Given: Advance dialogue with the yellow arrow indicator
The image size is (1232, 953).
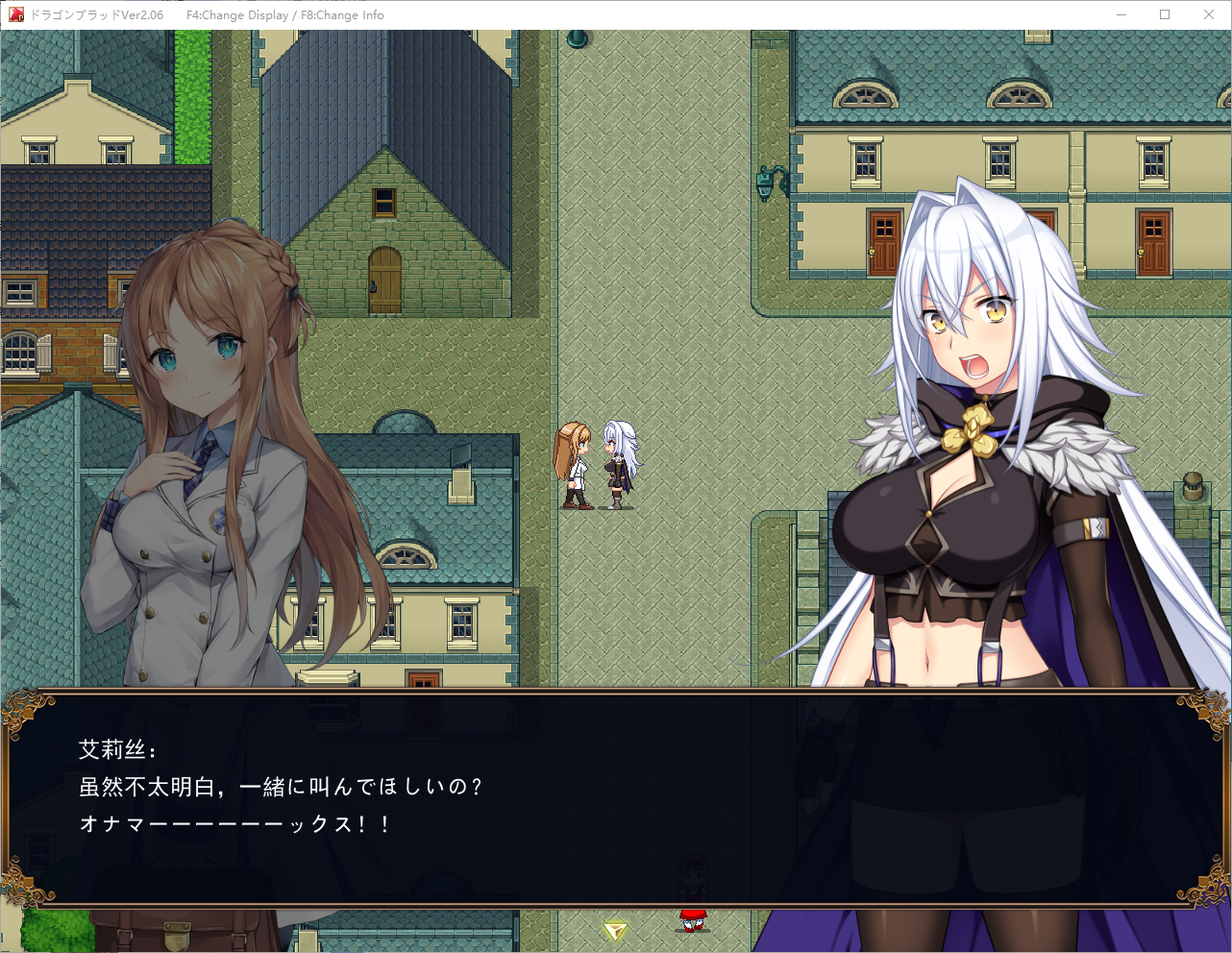Looking at the screenshot, I should (x=615, y=930).
